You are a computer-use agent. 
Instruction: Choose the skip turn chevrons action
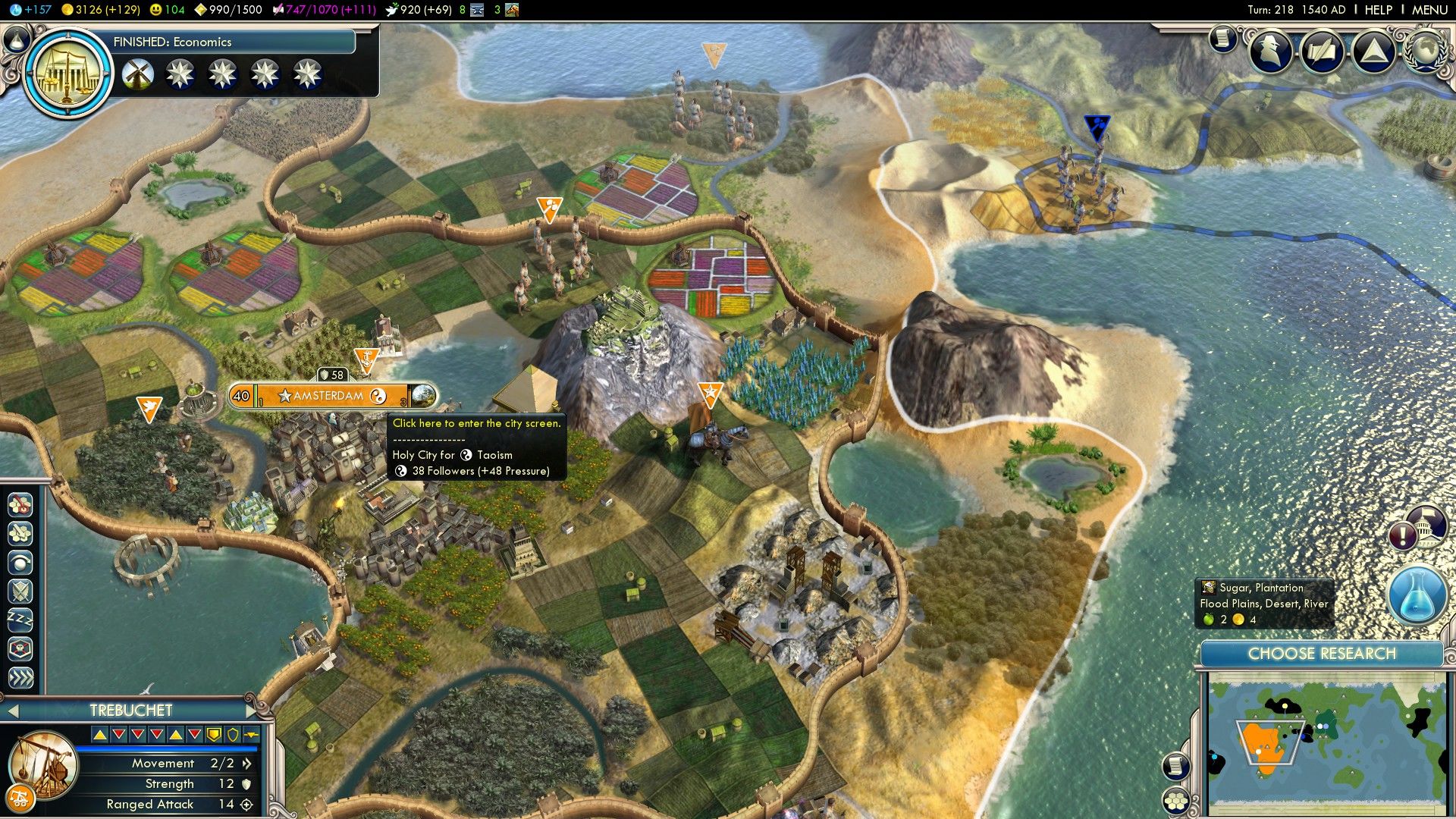[x=20, y=677]
